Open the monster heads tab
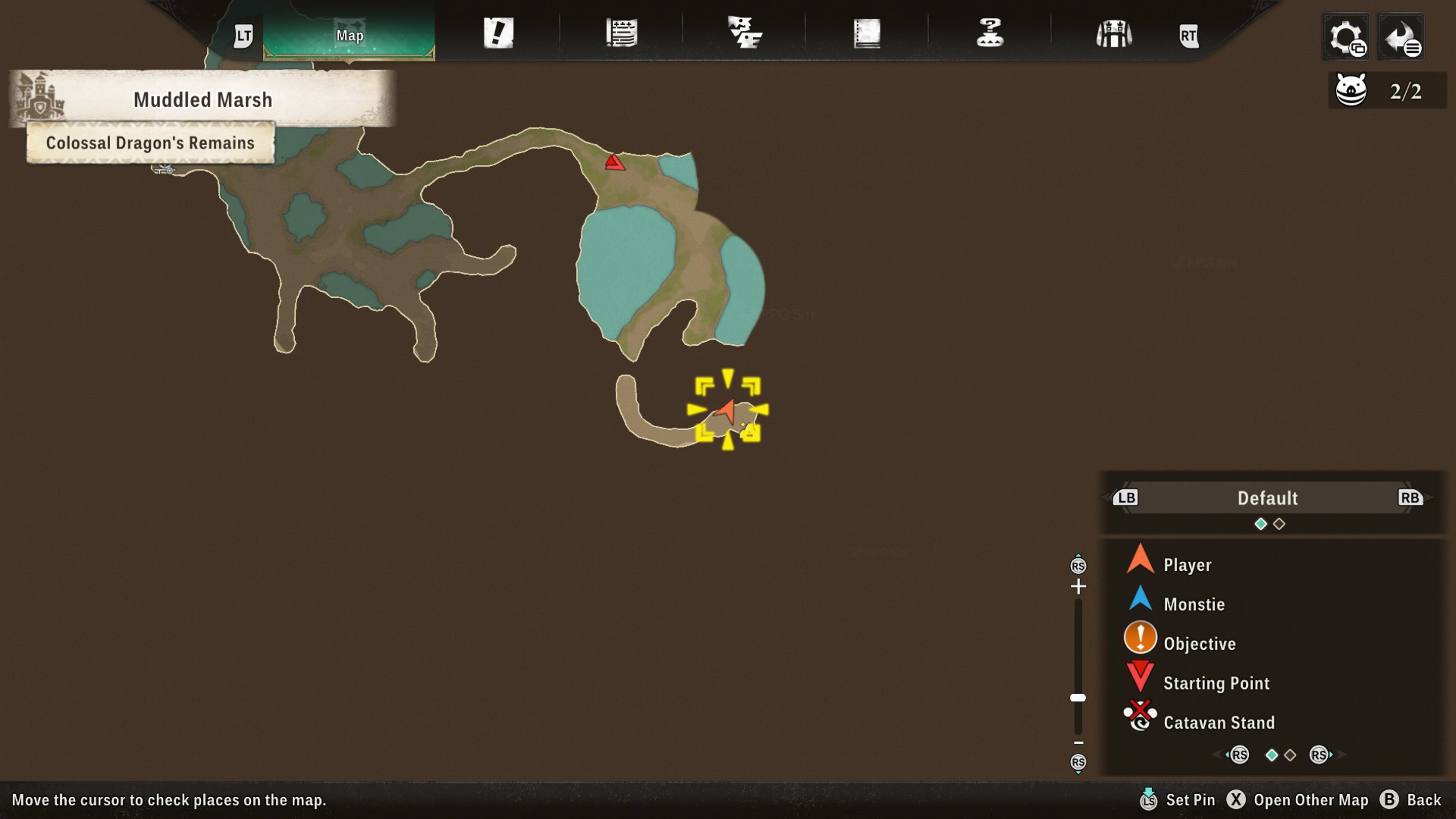 pos(744,33)
